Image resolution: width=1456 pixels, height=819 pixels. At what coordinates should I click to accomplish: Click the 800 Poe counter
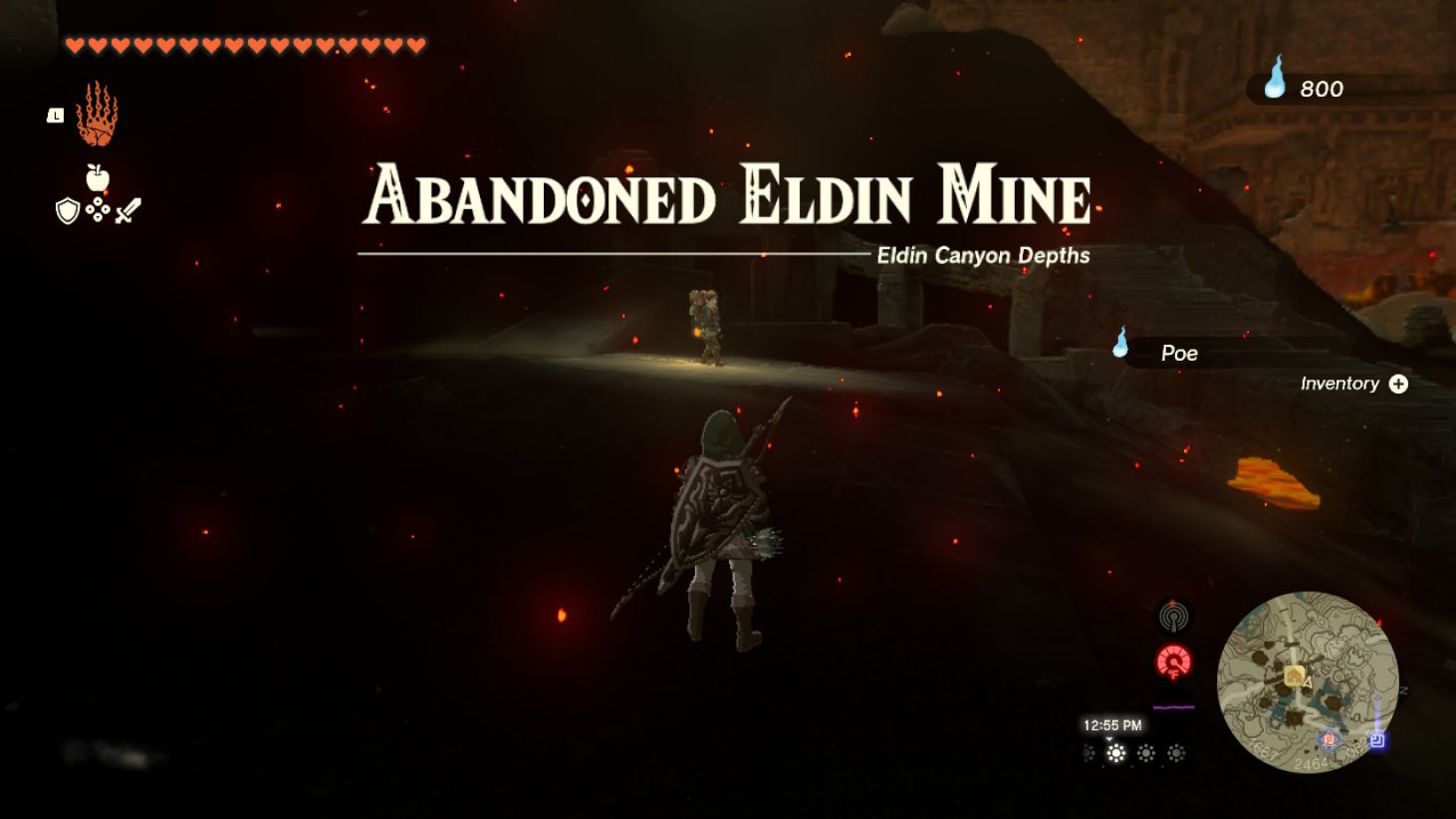click(x=1322, y=89)
